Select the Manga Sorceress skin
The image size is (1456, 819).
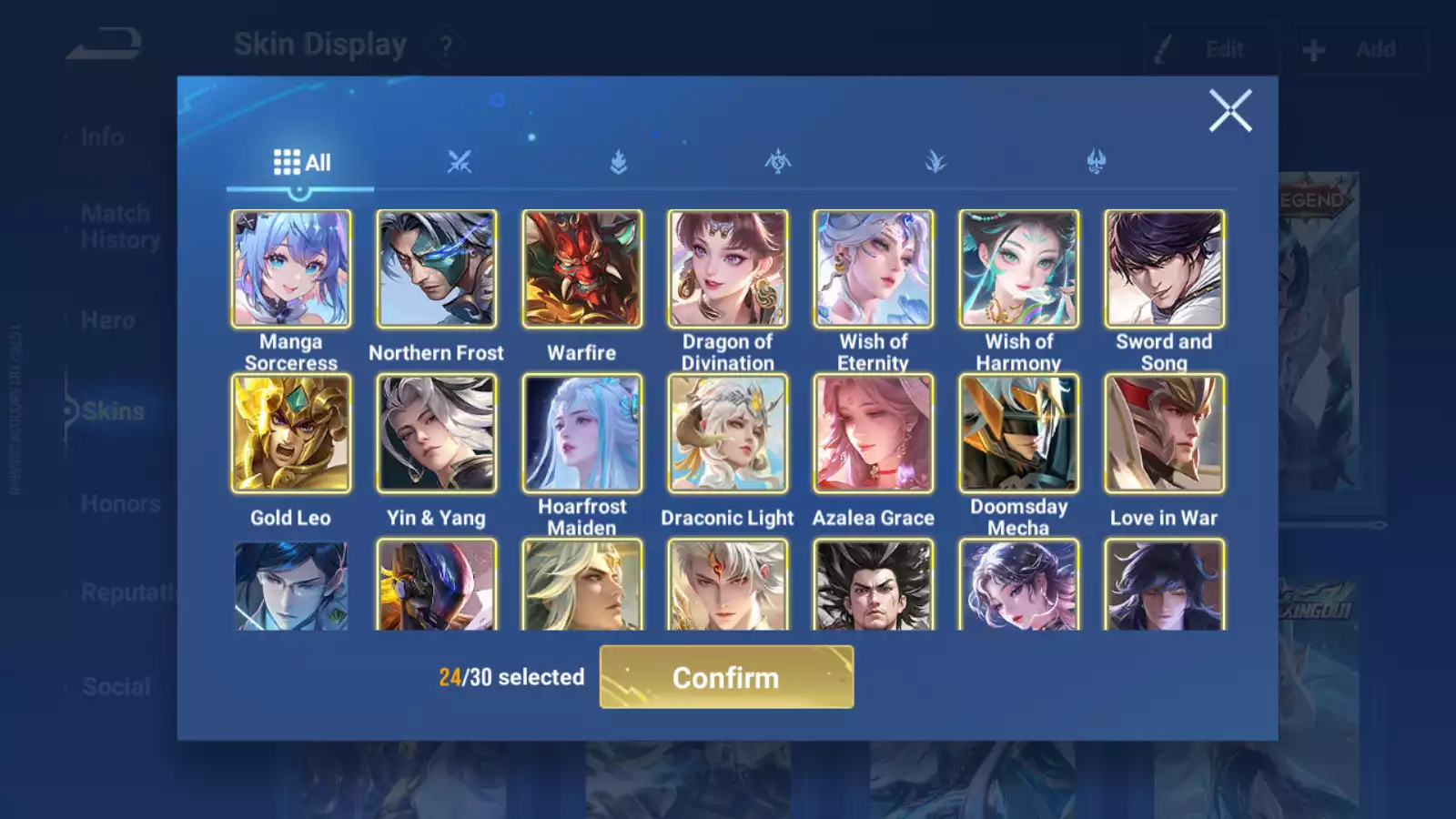coord(291,269)
